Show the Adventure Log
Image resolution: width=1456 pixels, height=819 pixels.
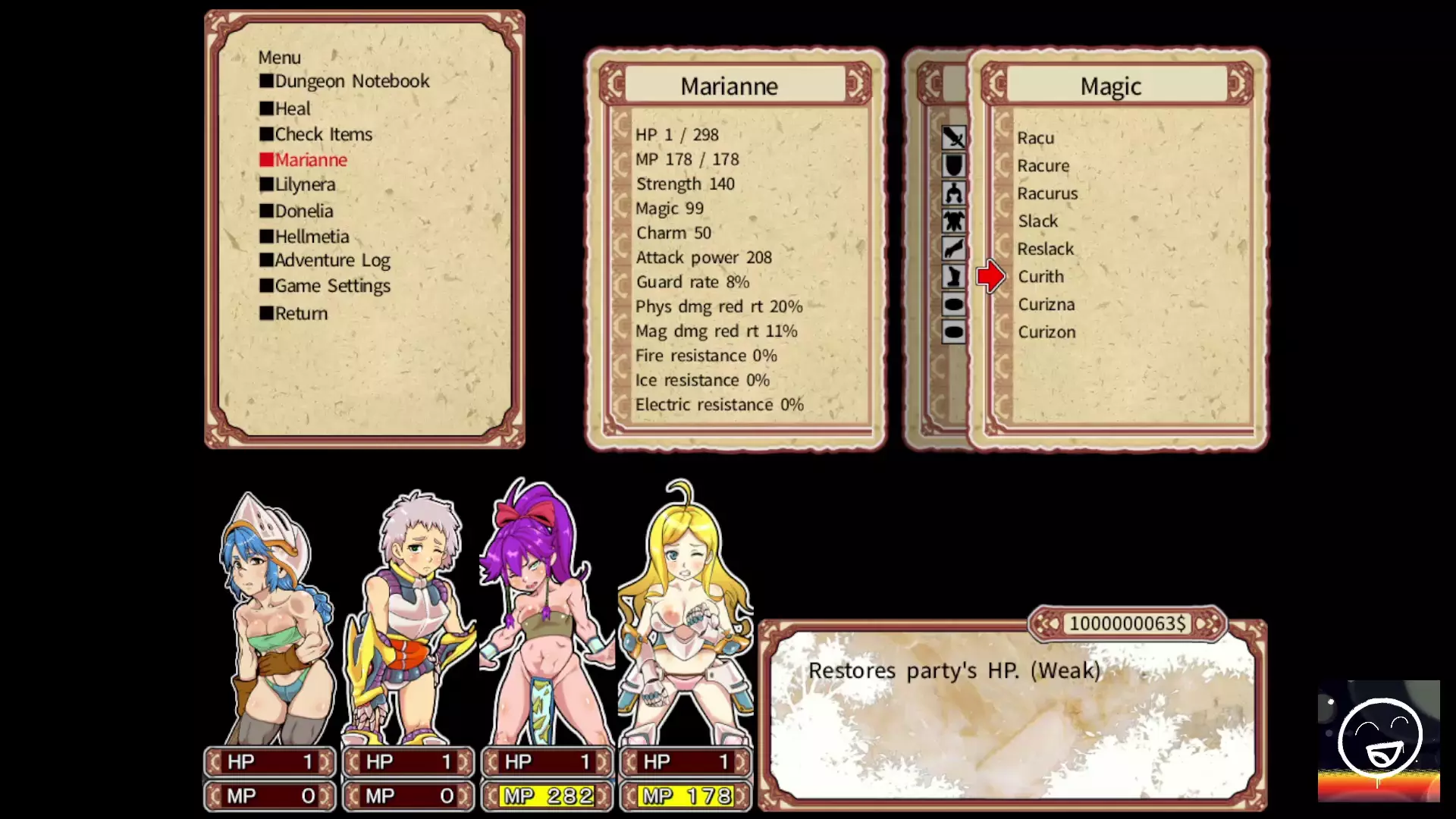click(x=331, y=260)
